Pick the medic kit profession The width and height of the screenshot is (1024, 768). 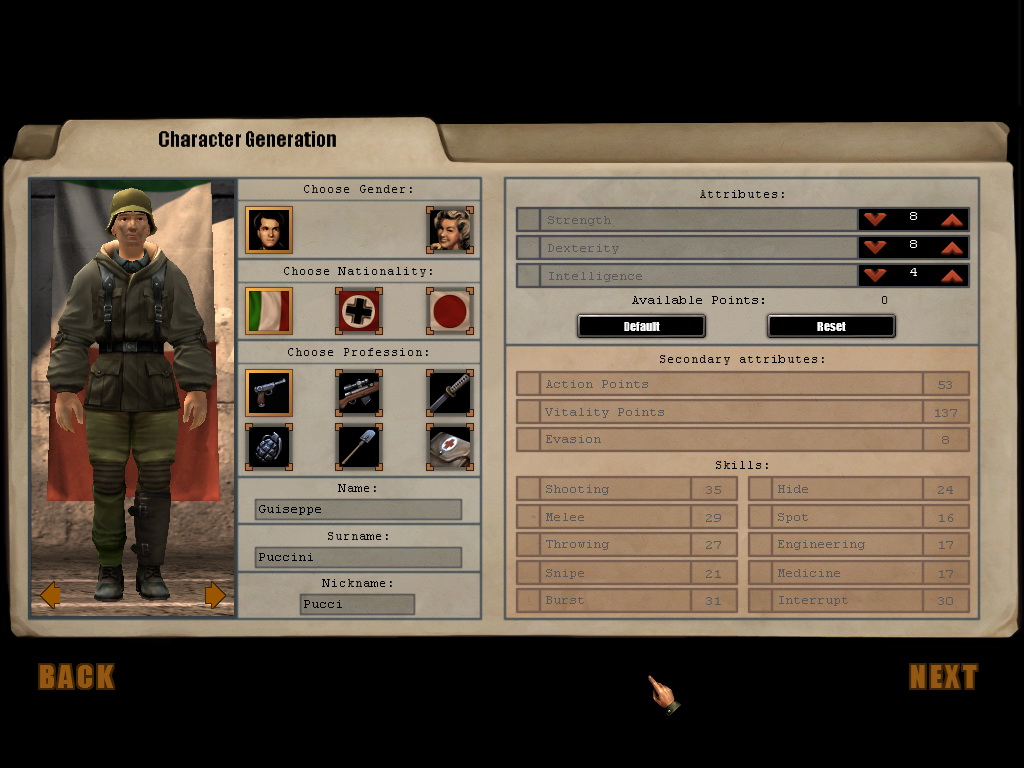(x=449, y=447)
